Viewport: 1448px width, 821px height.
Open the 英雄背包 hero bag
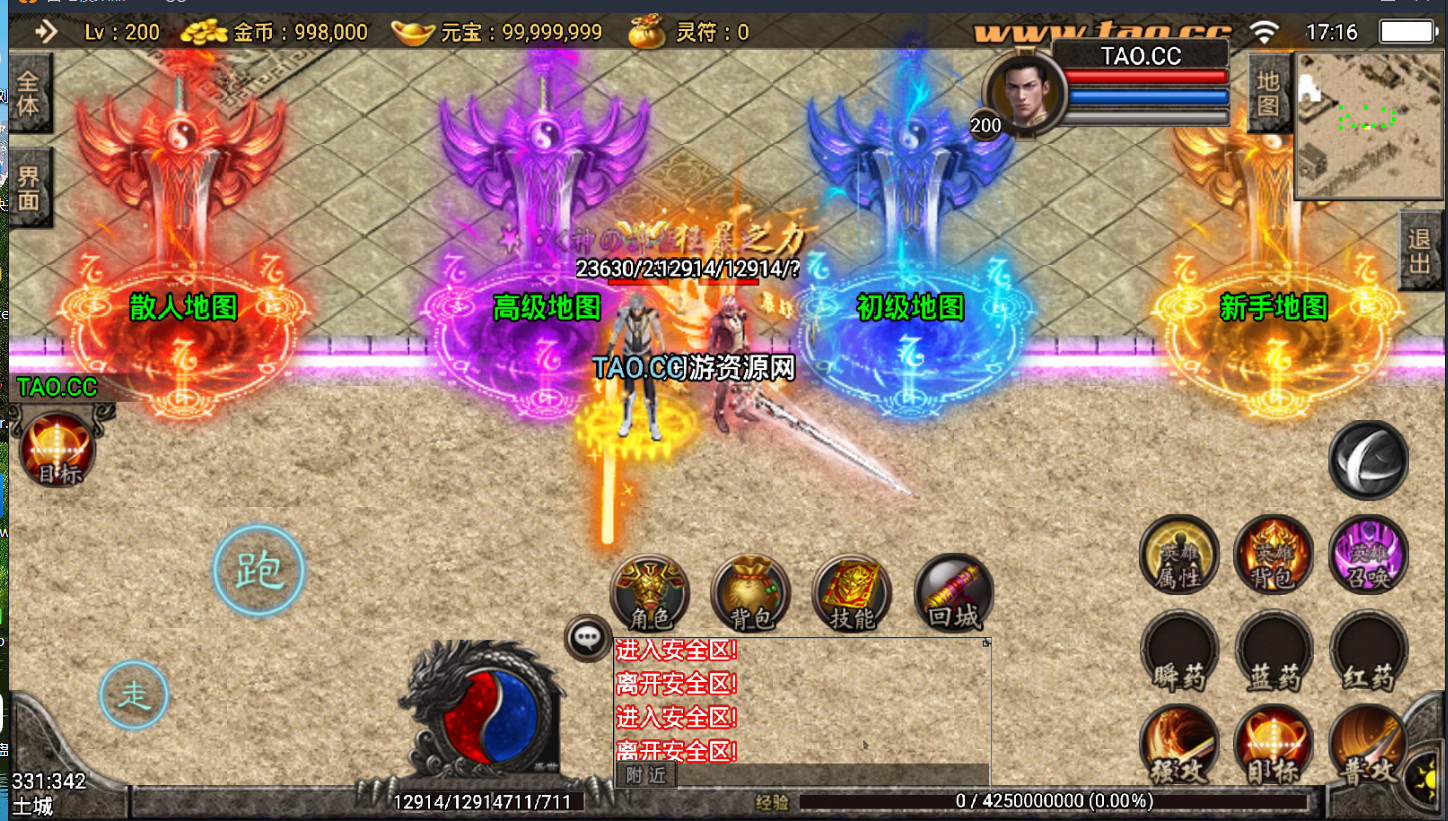coord(1273,554)
